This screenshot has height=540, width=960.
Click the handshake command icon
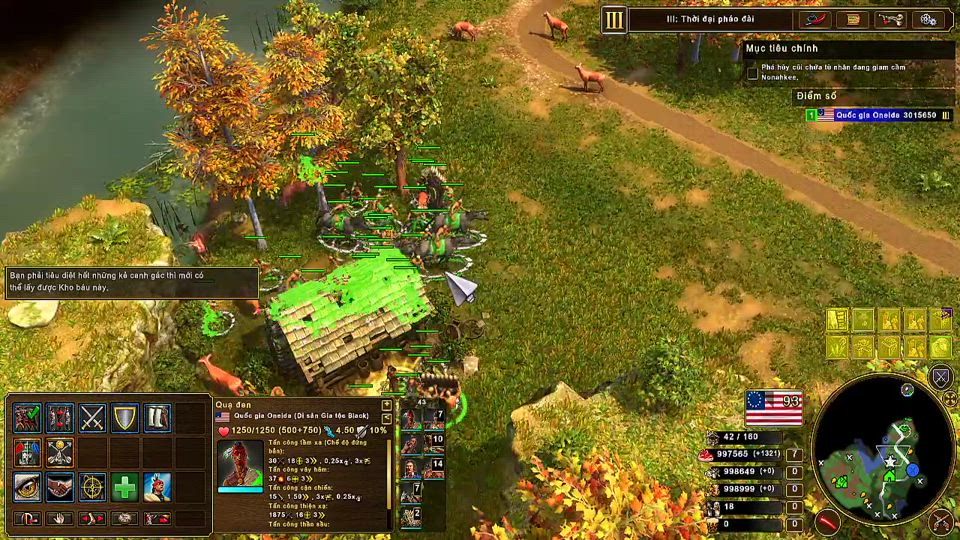(60, 487)
